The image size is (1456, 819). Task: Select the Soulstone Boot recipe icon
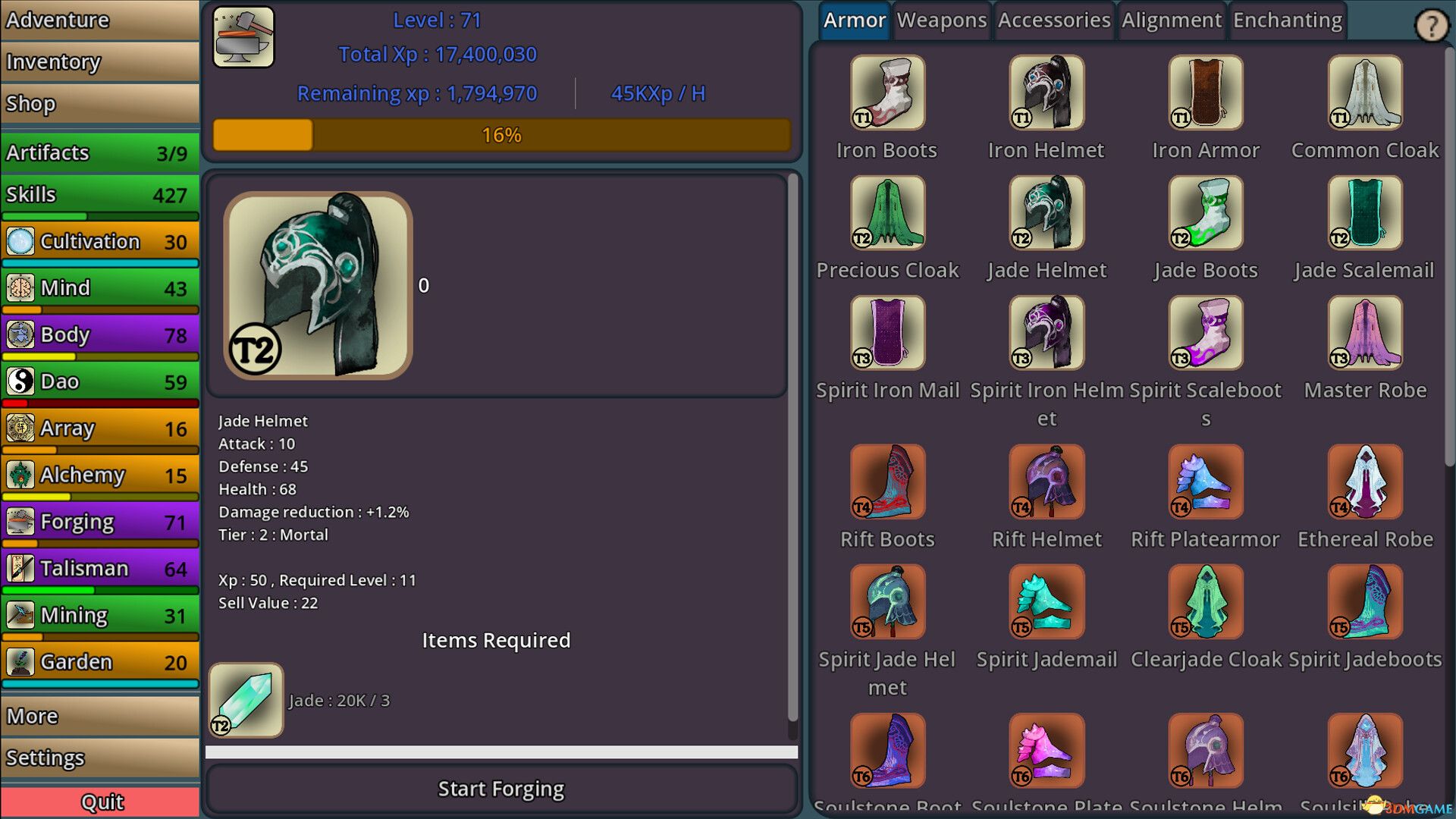click(887, 750)
